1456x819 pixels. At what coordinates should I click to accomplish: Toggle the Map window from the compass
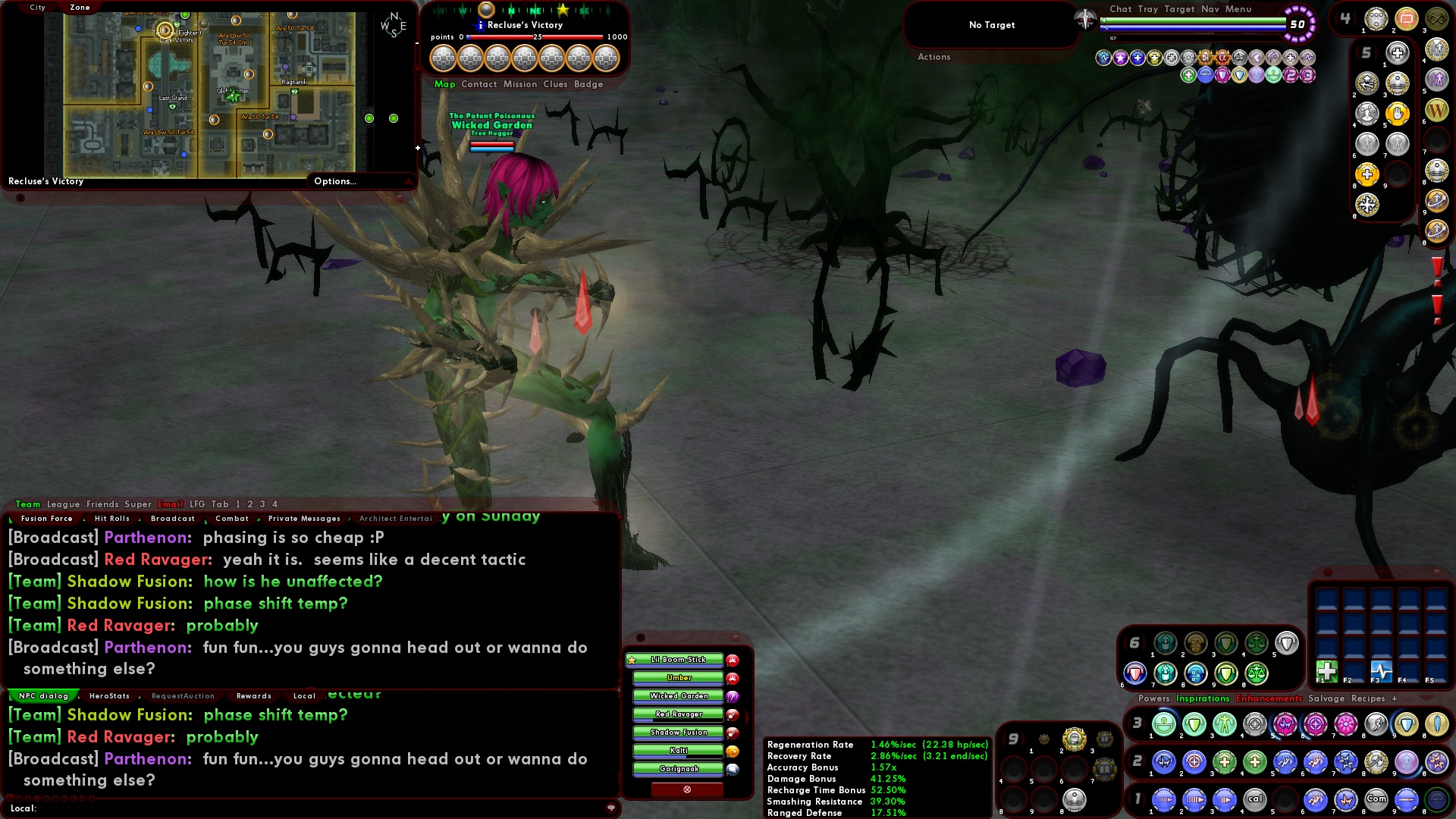coord(446,84)
